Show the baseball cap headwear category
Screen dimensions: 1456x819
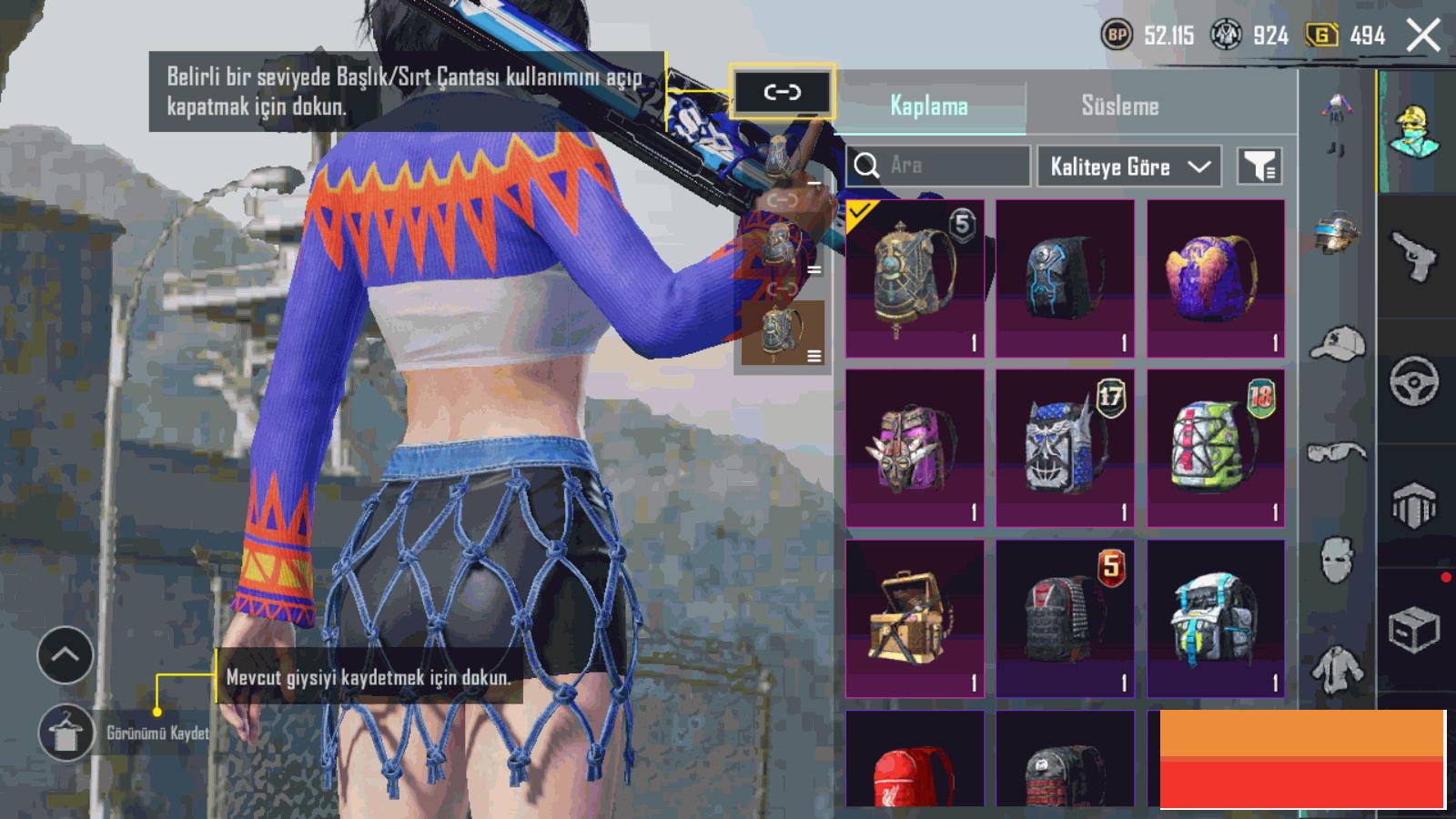1338,344
